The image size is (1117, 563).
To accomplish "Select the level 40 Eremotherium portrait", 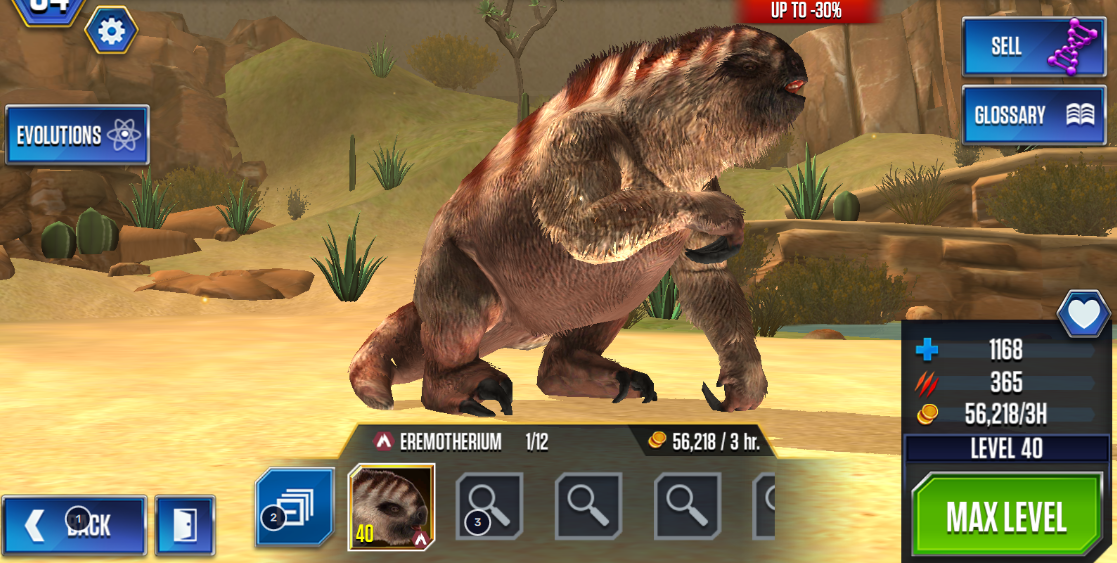I will click(x=391, y=507).
